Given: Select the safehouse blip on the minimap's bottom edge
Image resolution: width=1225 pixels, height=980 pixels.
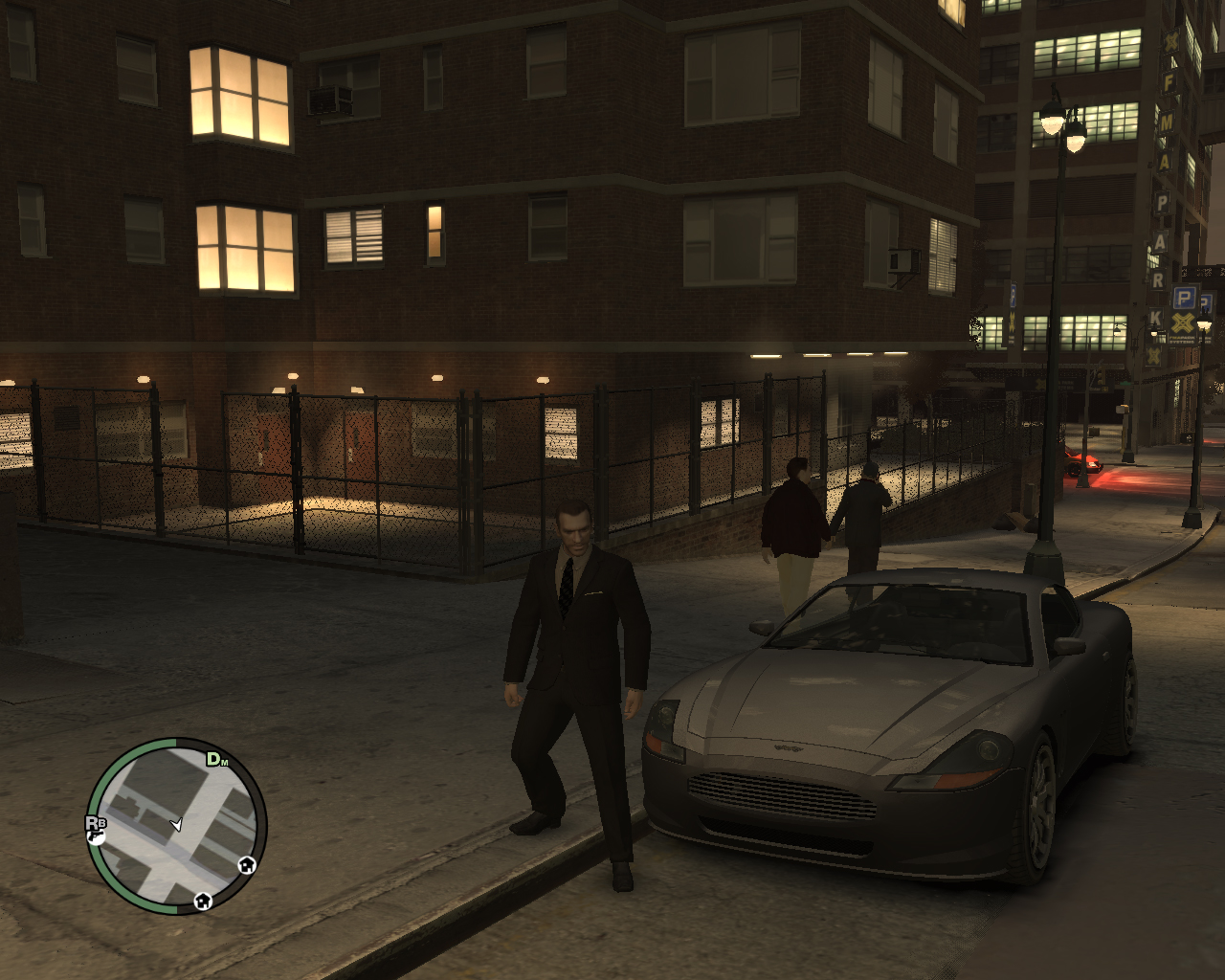Looking at the screenshot, I should point(202,901).
